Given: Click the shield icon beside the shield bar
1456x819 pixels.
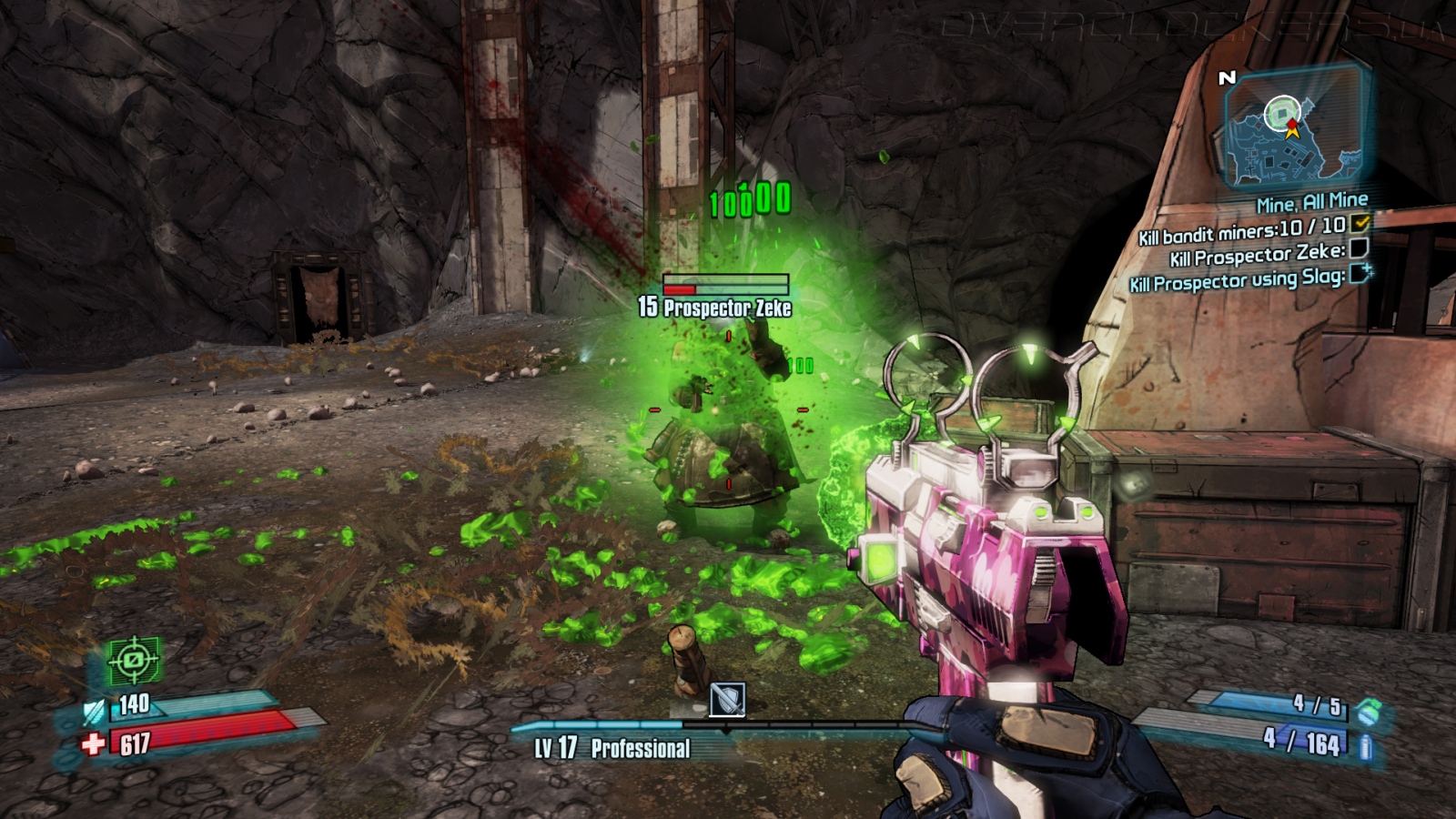Looking at the screenshot, I should (95, 711).
